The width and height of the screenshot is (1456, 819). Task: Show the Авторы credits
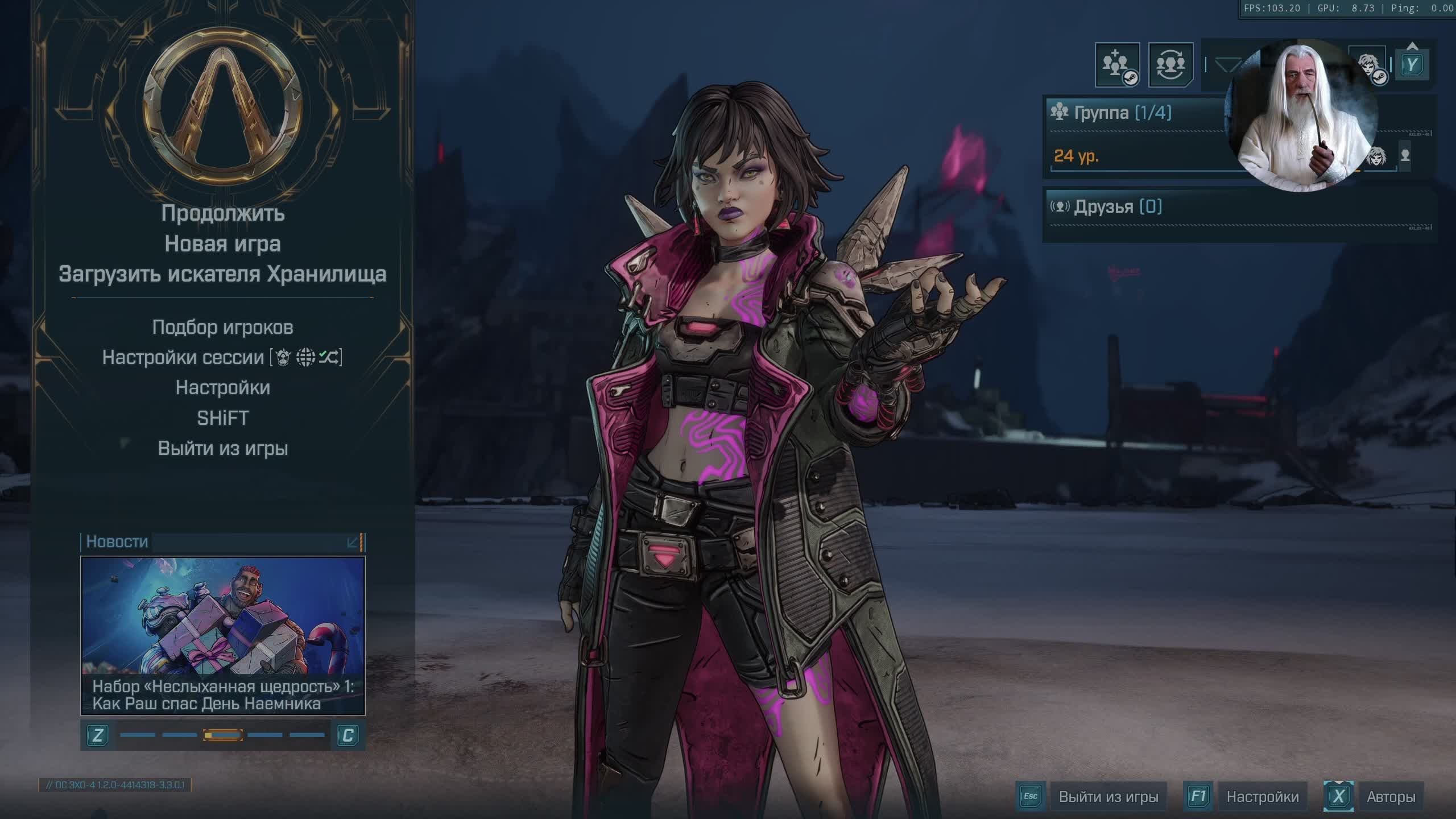(1391, 797)
